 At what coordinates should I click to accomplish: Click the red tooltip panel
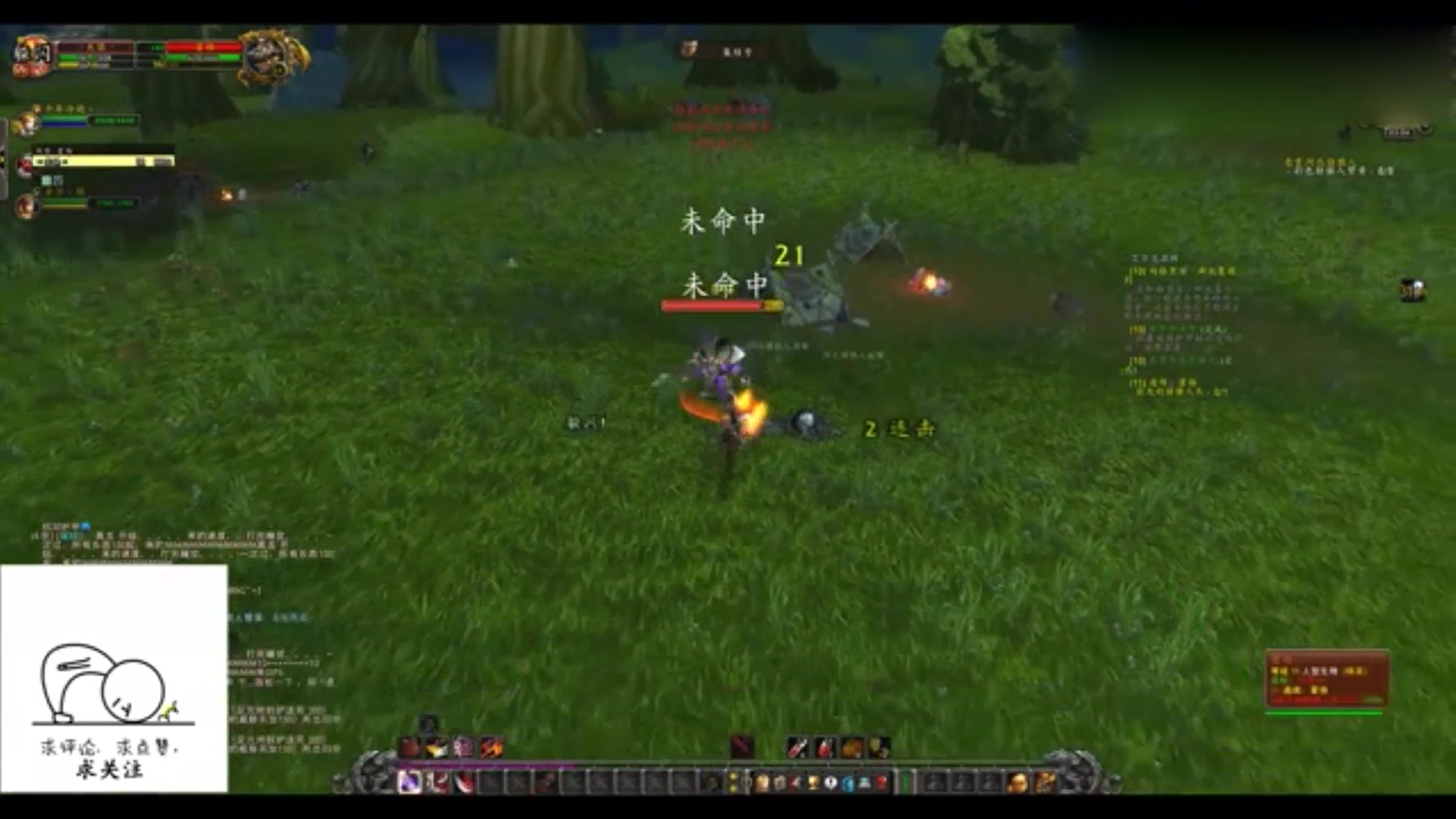[1326, 679]
